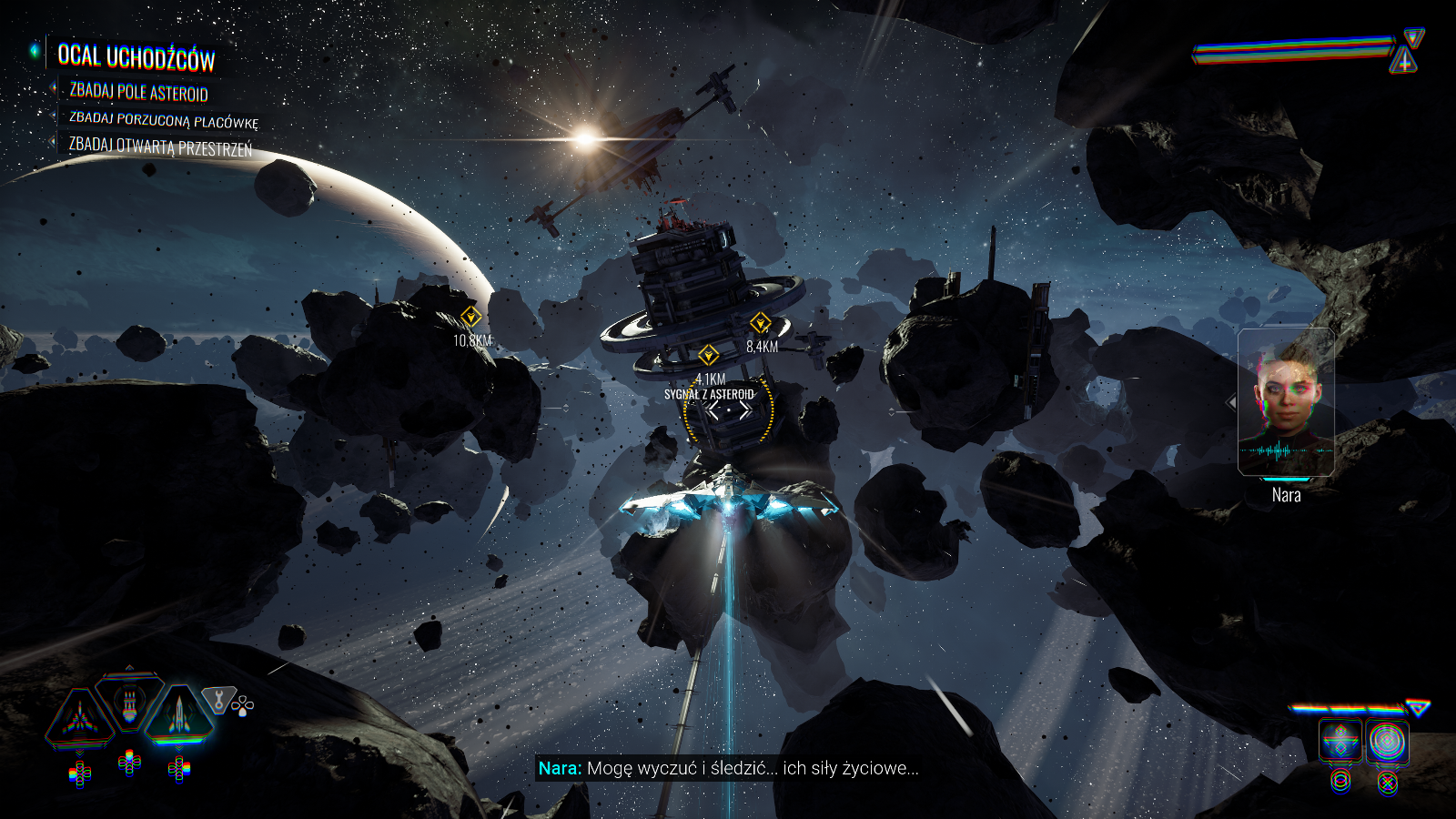Select the triple-barrel cannon weapon slot

point(129,703)
